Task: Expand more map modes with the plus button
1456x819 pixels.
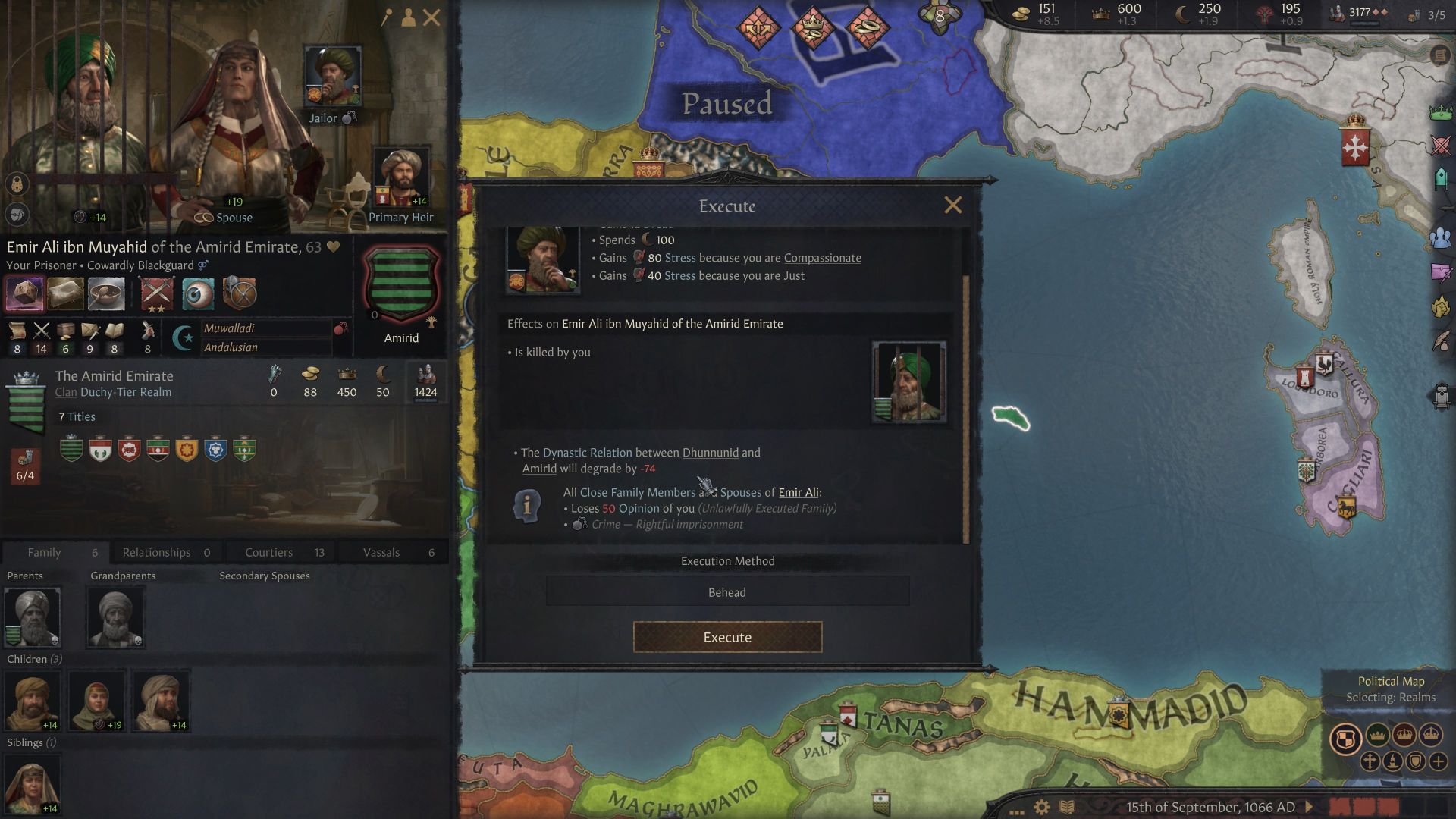Action: point(1439,761)
